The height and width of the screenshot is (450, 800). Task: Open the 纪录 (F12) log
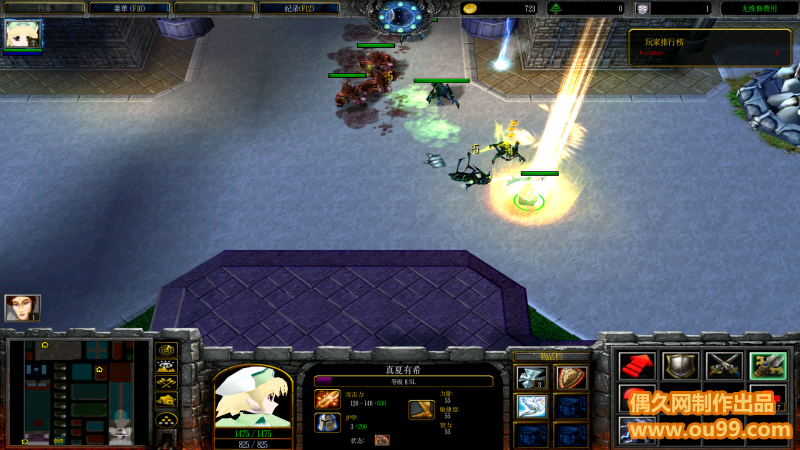pyautogui.click(x=298, y=8)
